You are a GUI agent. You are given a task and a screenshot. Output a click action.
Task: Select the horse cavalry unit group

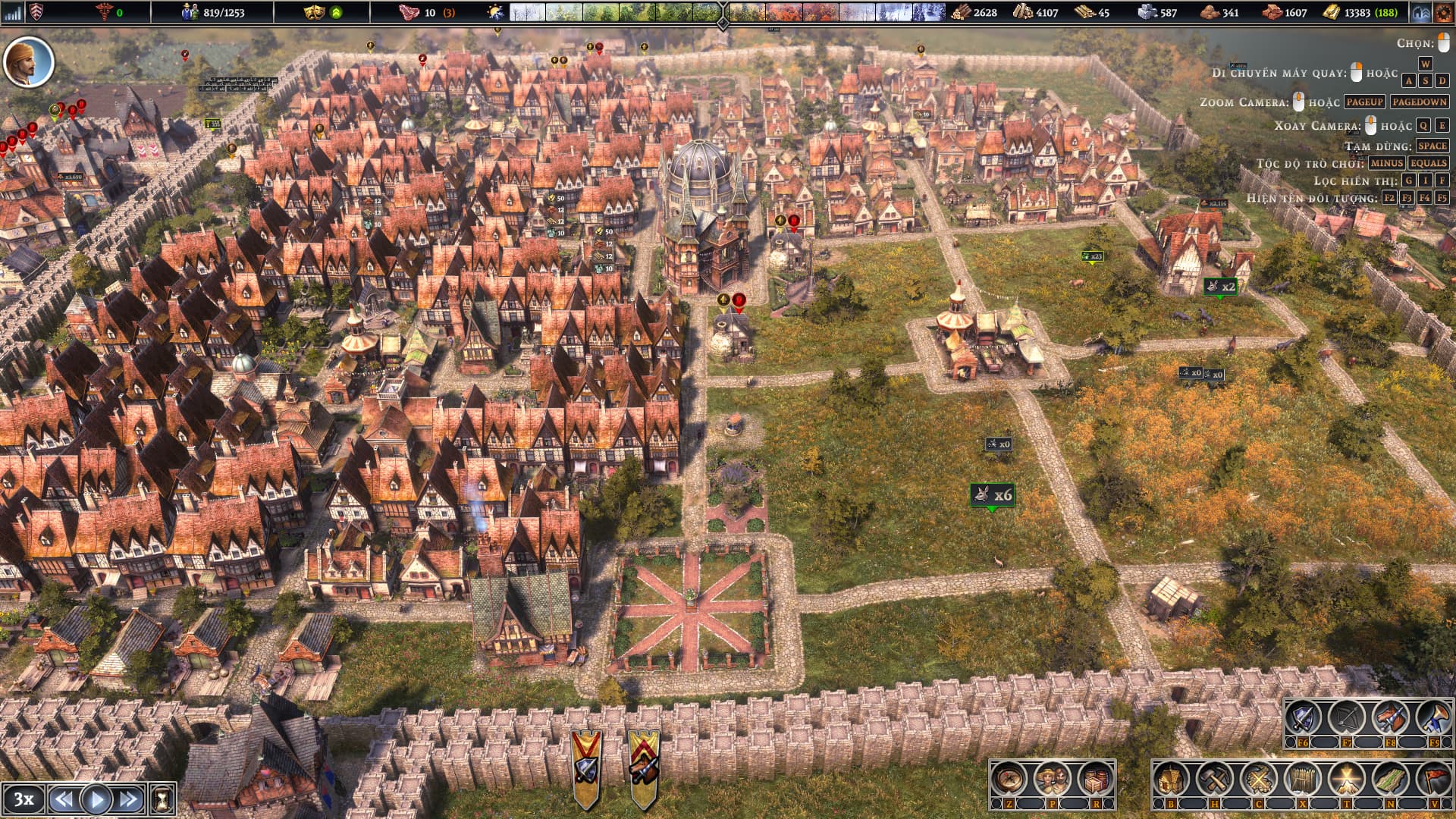click(1390, 718)
